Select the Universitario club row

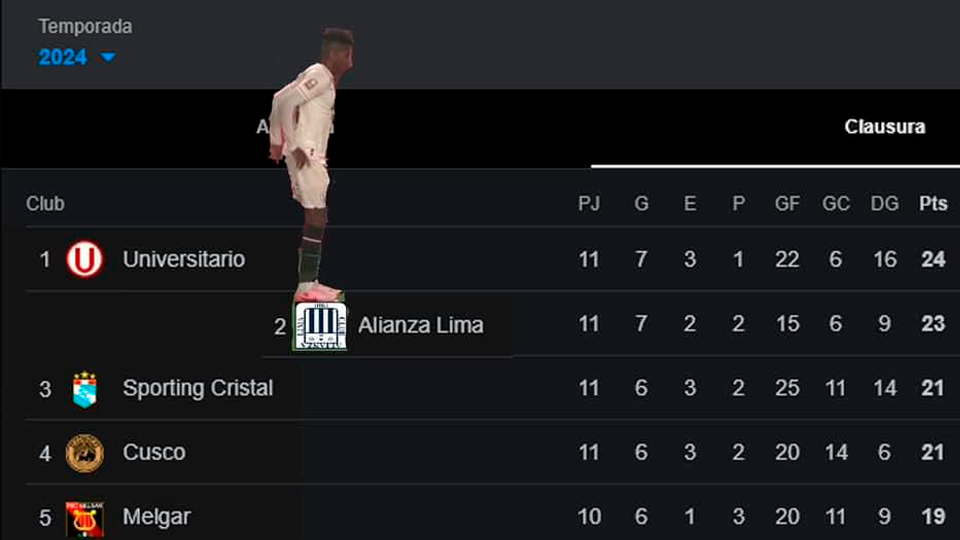click(x=183, y=260)
